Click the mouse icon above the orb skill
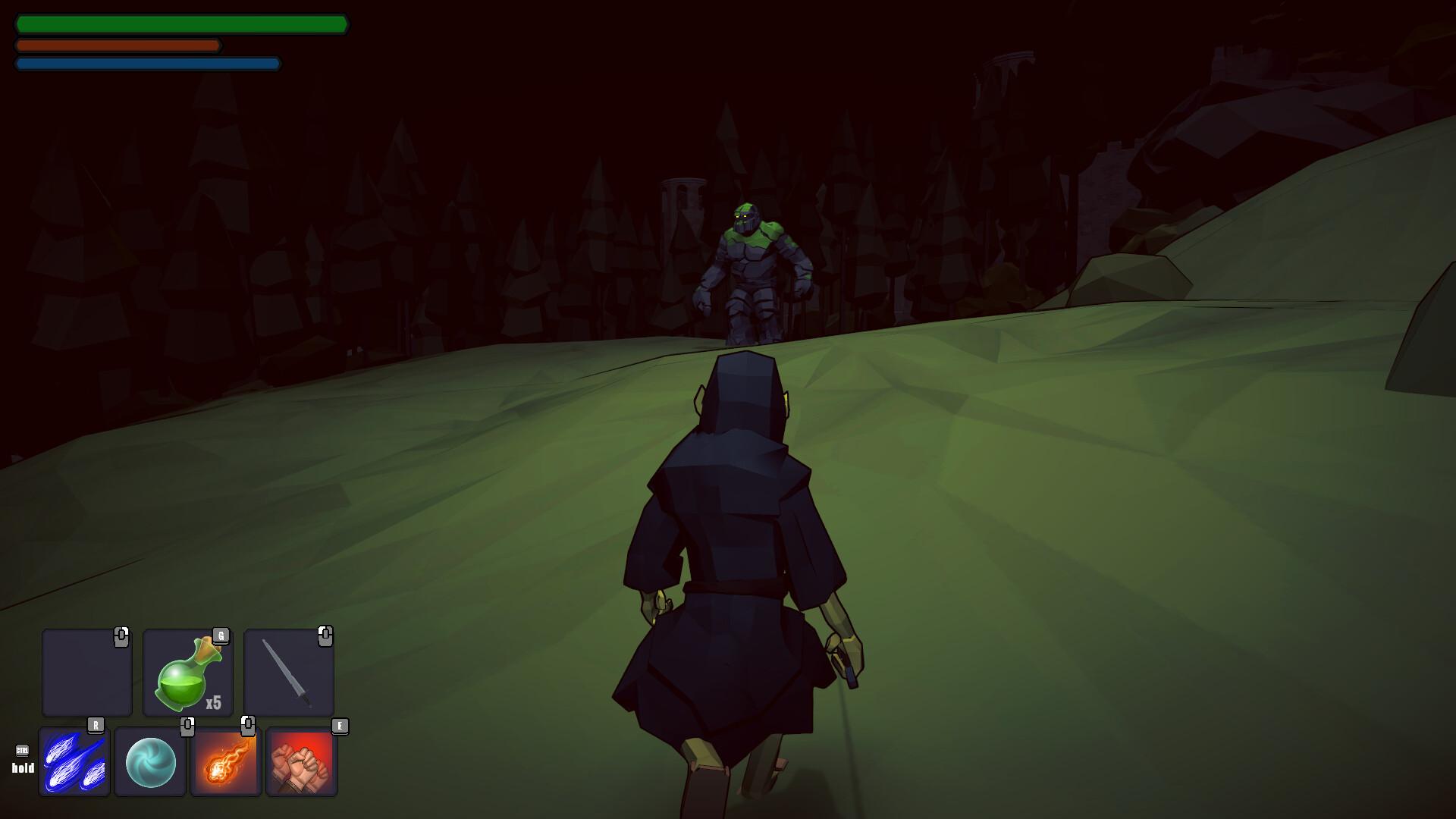The image size is (1456, 819). (188, 726)
